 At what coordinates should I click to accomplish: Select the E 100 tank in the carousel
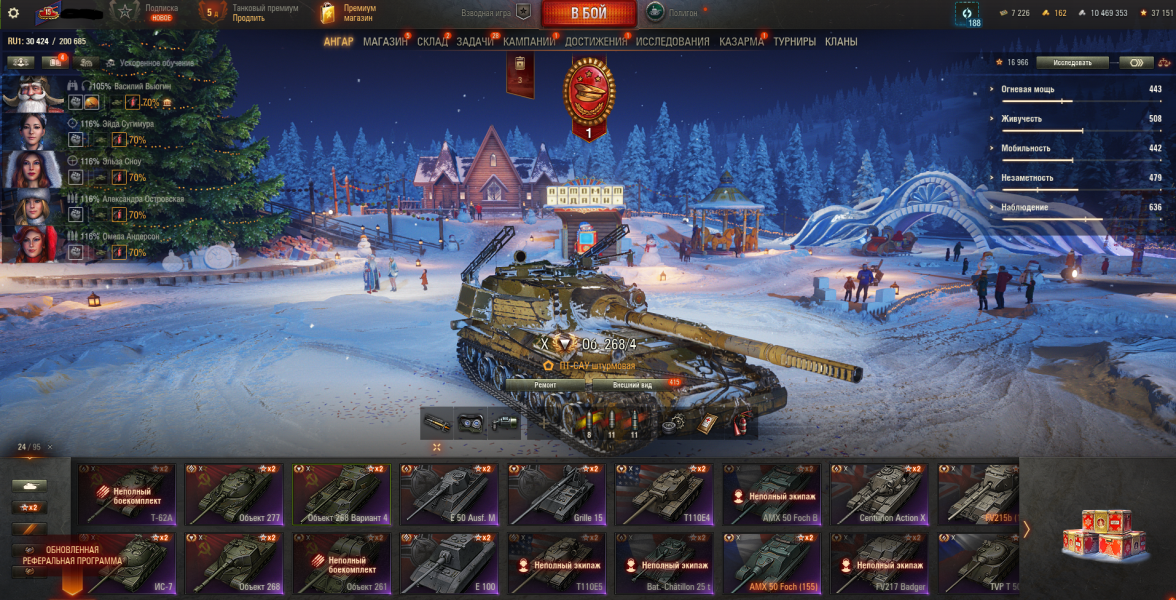click(x=447, y=562)
